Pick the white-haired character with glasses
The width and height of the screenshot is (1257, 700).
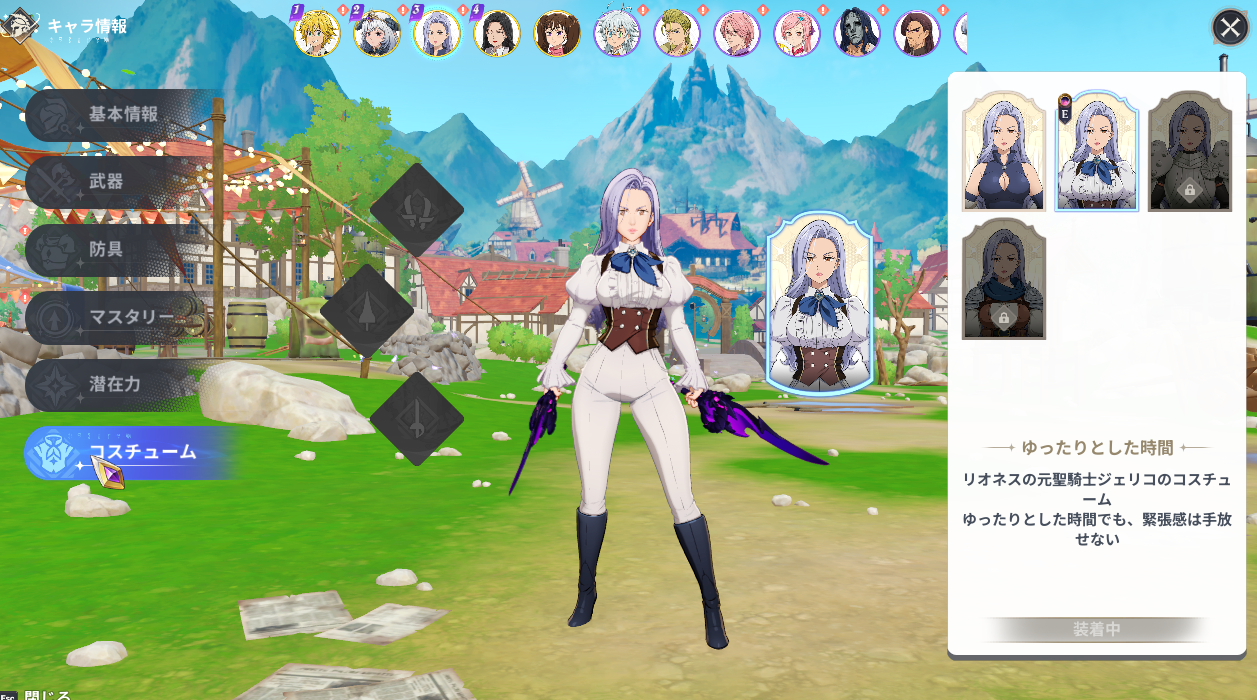point(617,34)
